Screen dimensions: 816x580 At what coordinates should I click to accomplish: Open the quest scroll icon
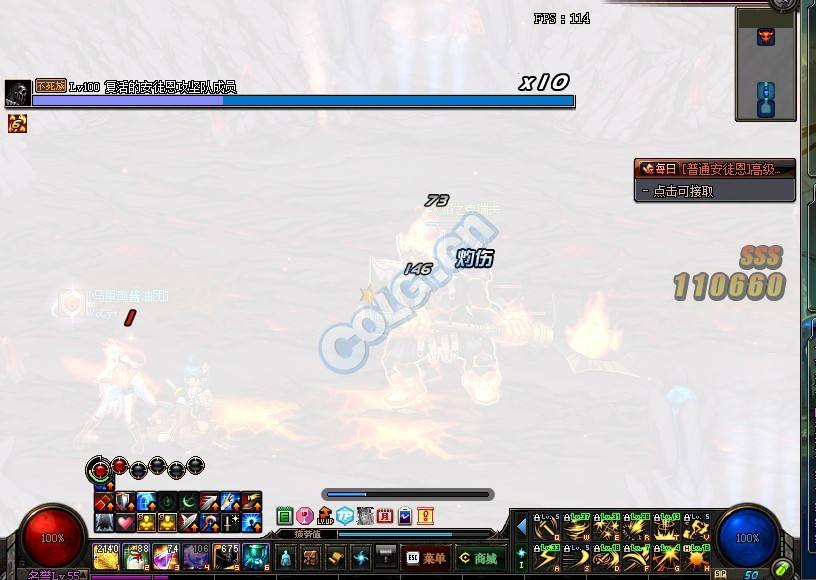336,558
